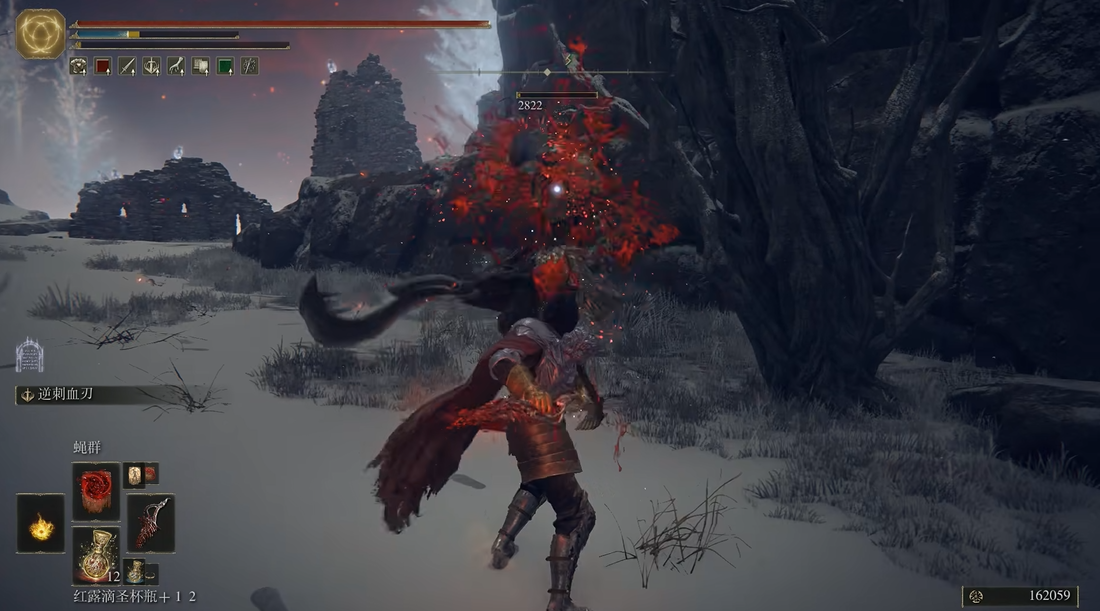Use the Flask of Crimson Tears slot
The width and height of the screenshot is (1100, 611).
coord(96,555)
